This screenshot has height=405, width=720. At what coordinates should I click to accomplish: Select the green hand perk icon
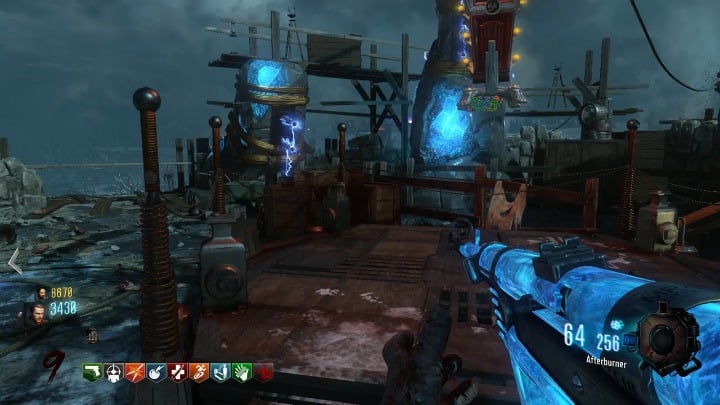tap(241, 372)
